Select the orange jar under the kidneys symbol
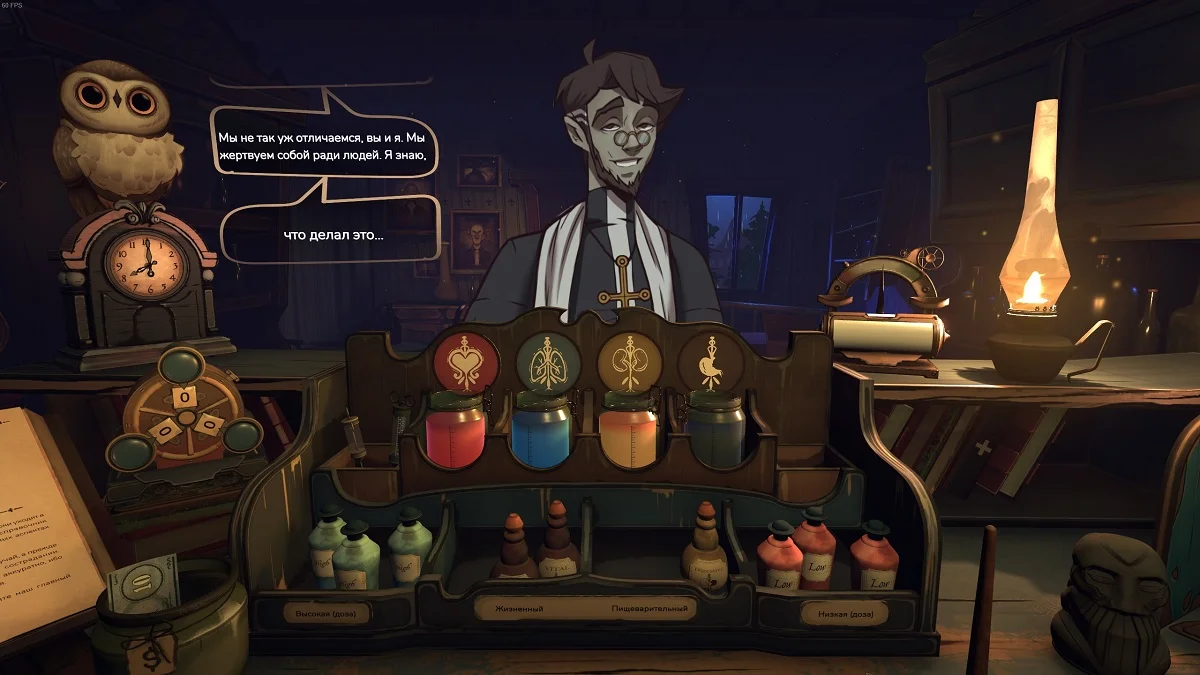The width and height of the screenshot is (1200, 675). 629,431
